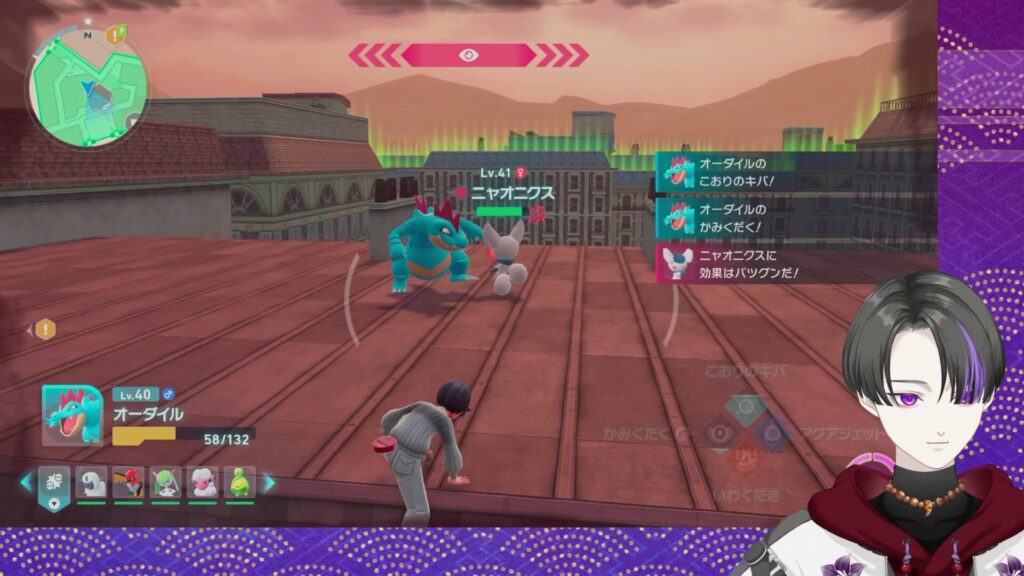
Task: Click the Meowstic target name plate
Action: pyautogui.click(x=500, y=192)
